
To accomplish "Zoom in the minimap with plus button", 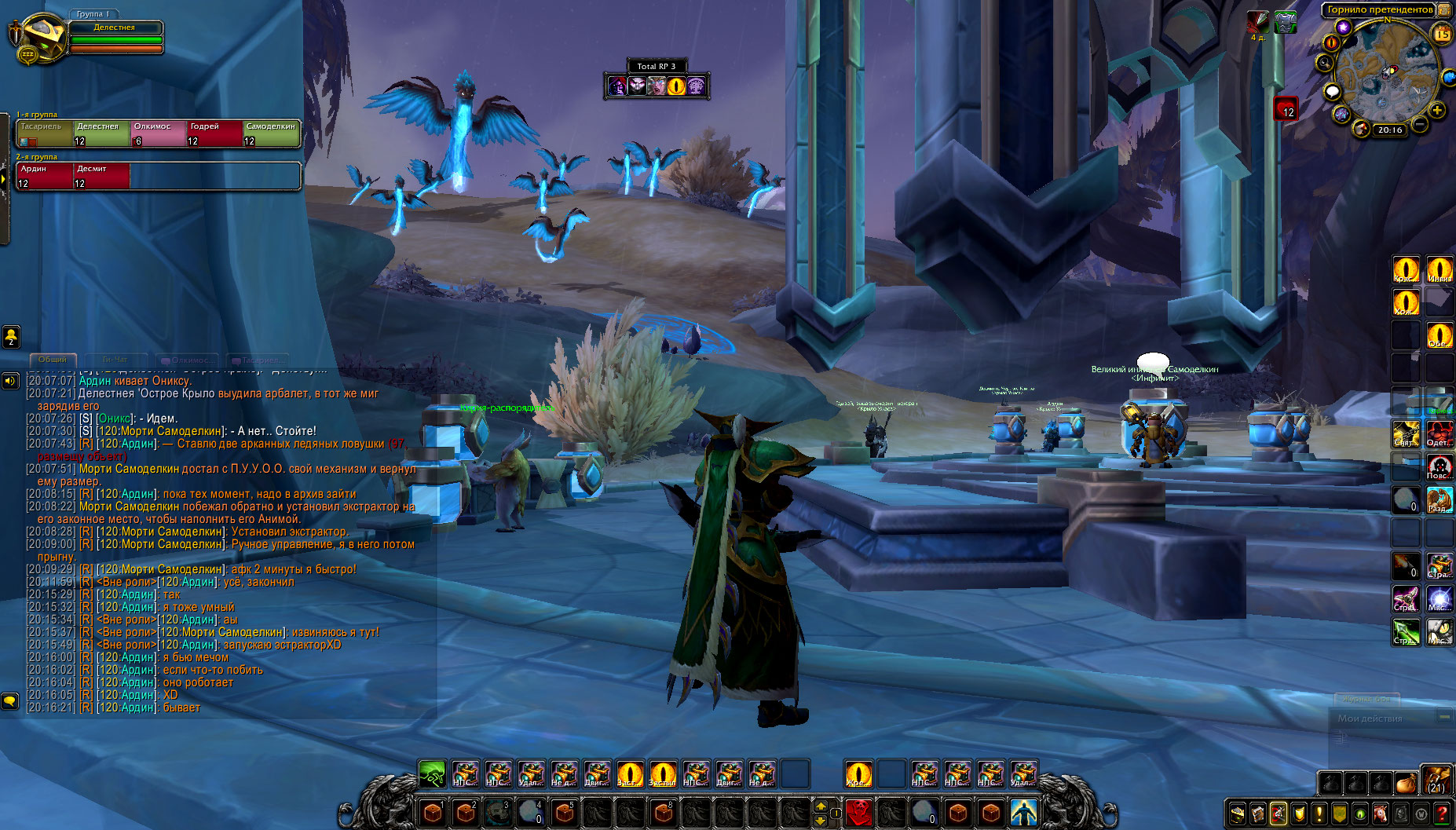I will [x=1437, y=111].
